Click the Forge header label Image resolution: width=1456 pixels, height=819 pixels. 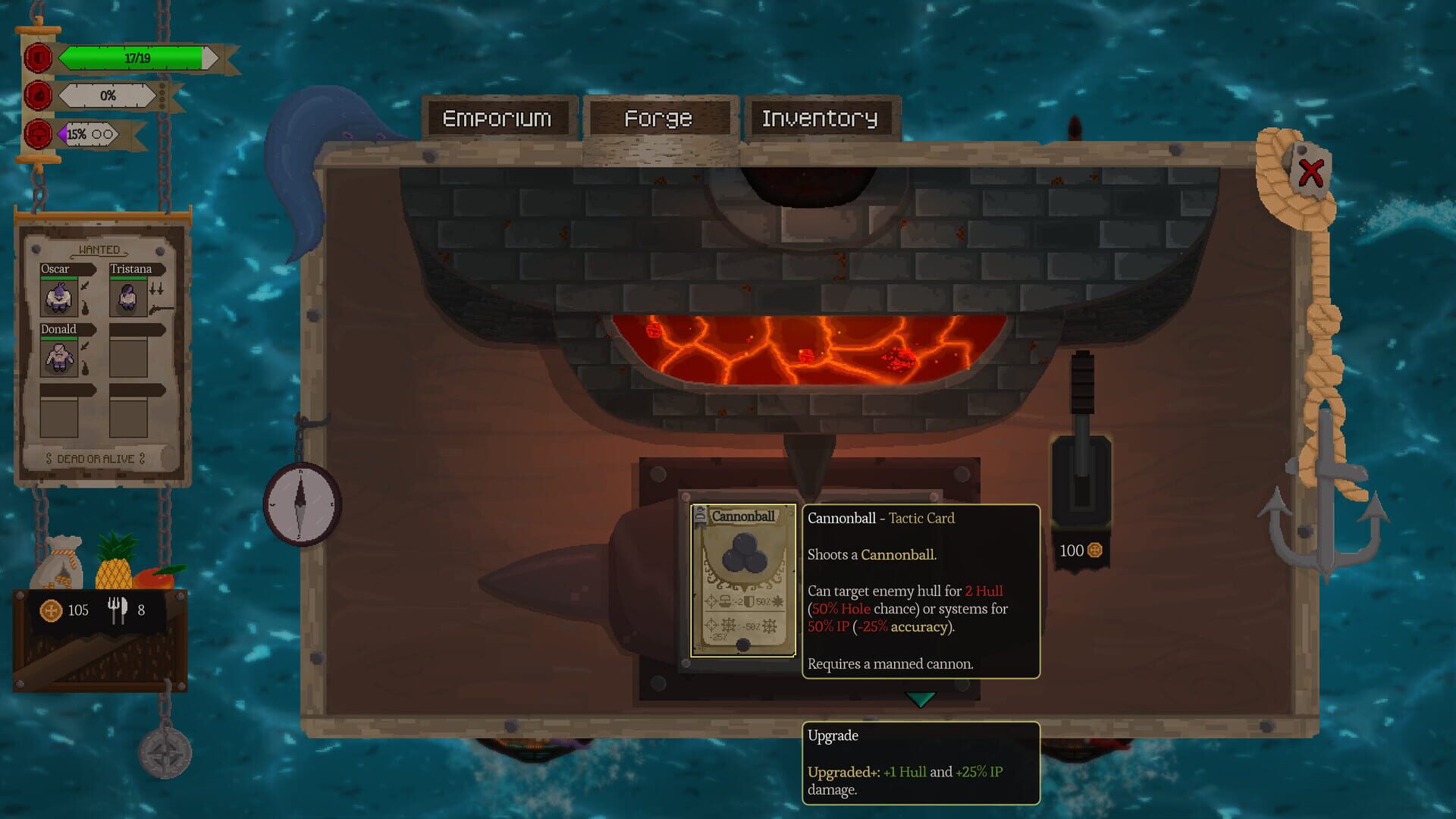click(658, 118)
